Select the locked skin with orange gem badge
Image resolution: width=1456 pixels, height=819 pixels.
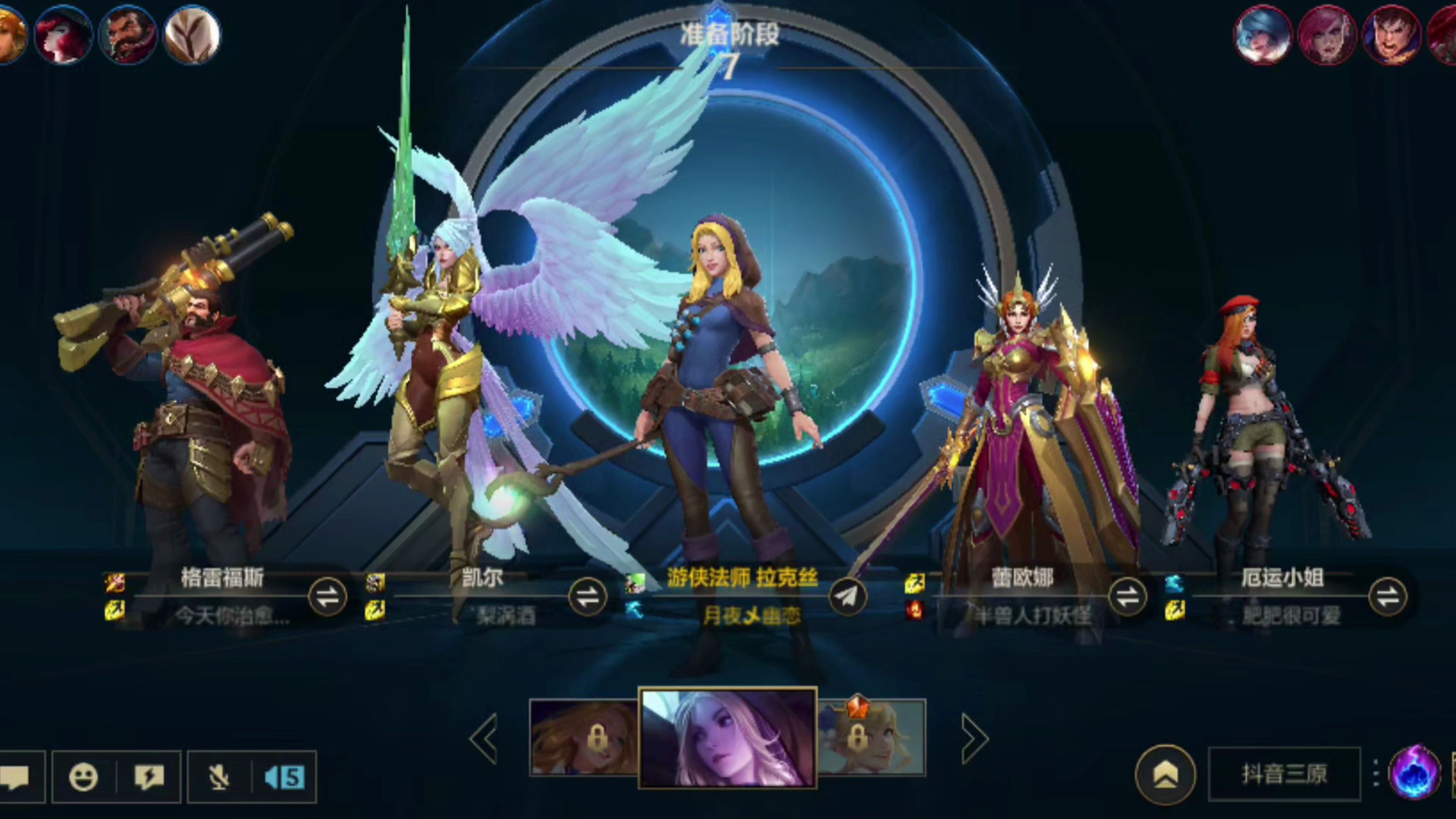(x=871, y=737)
